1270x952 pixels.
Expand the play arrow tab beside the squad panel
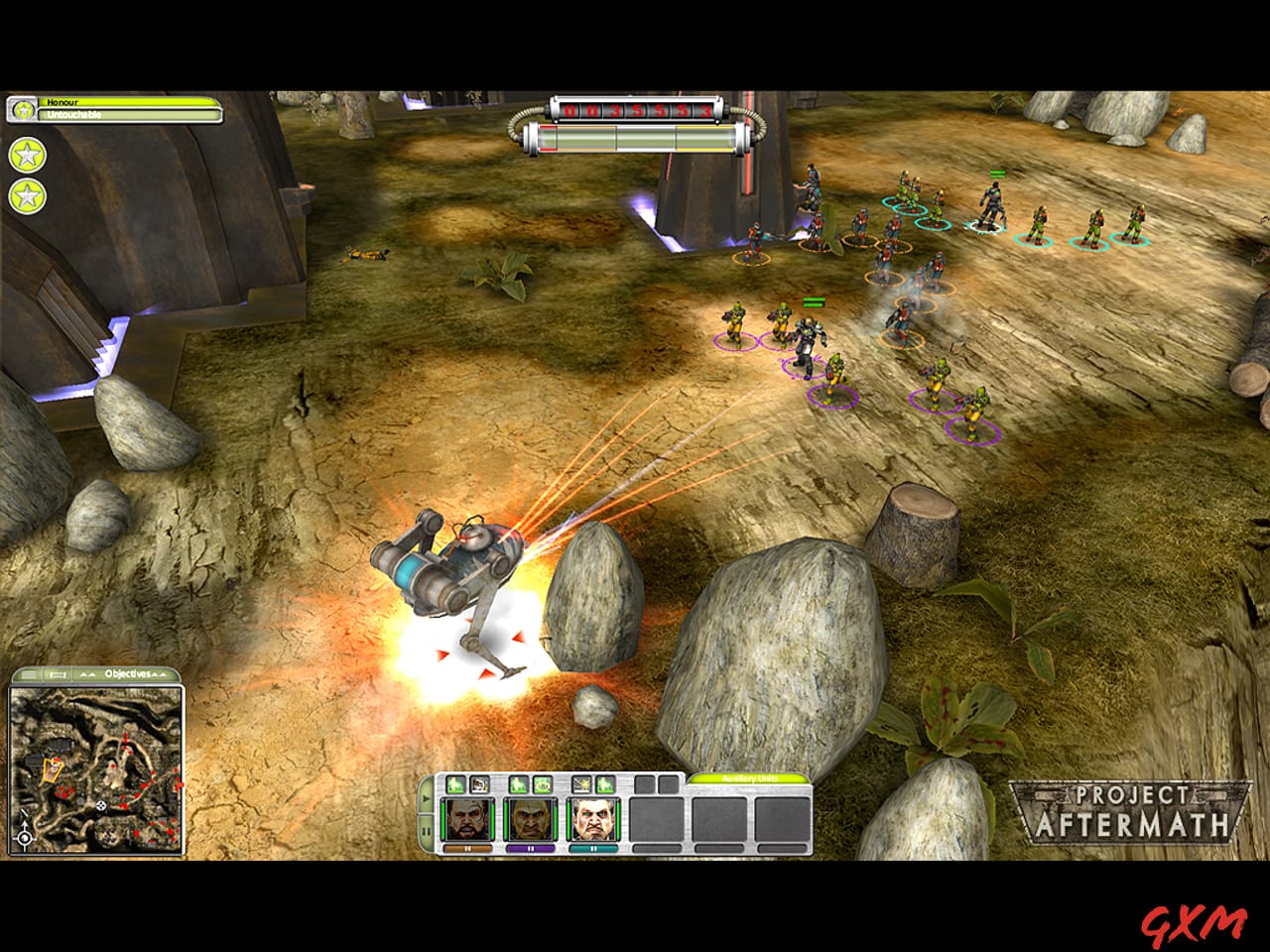point(425,797)
